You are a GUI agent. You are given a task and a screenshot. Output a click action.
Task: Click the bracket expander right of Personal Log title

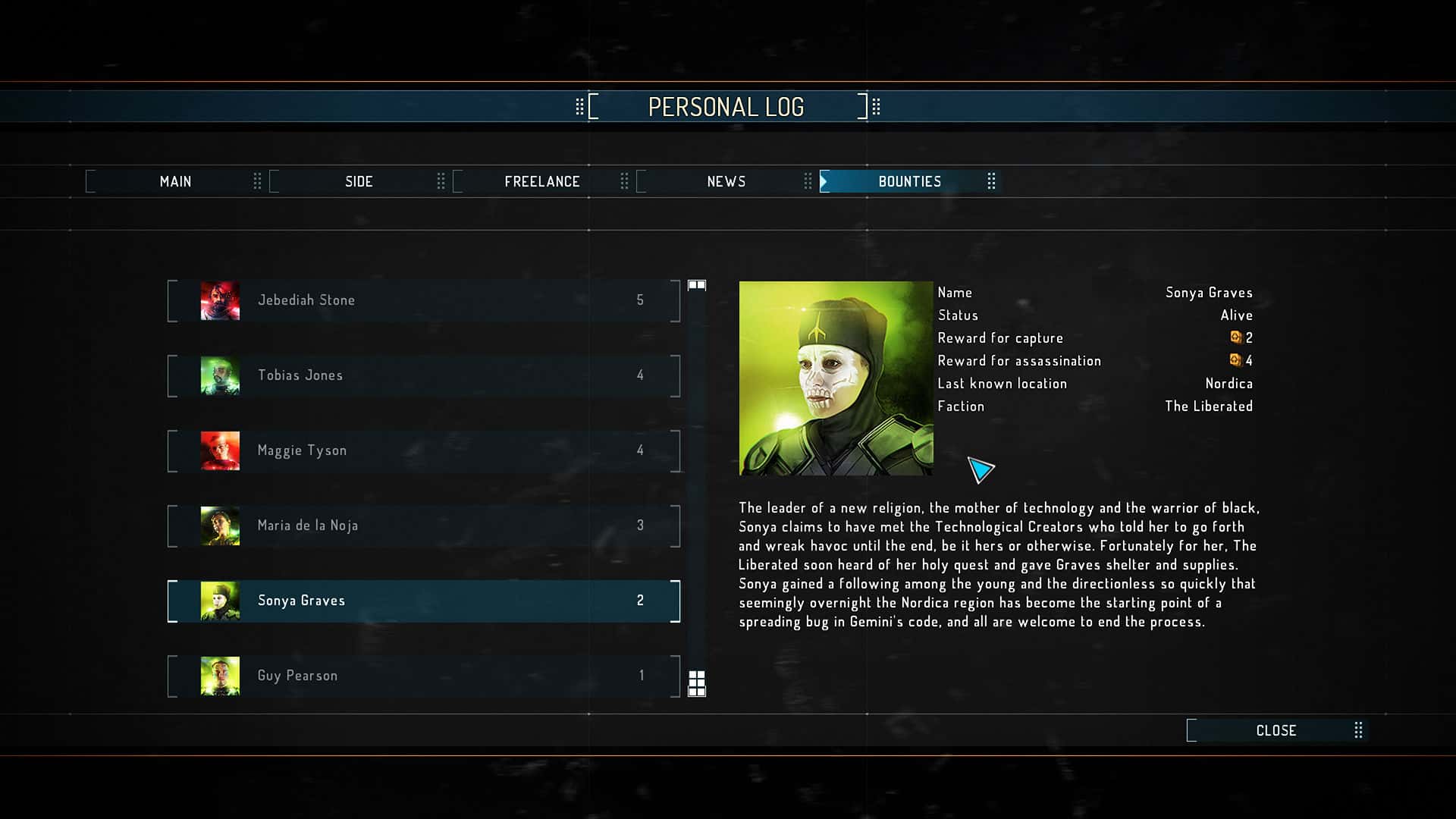pyautogui.click(x=862, y=105)
